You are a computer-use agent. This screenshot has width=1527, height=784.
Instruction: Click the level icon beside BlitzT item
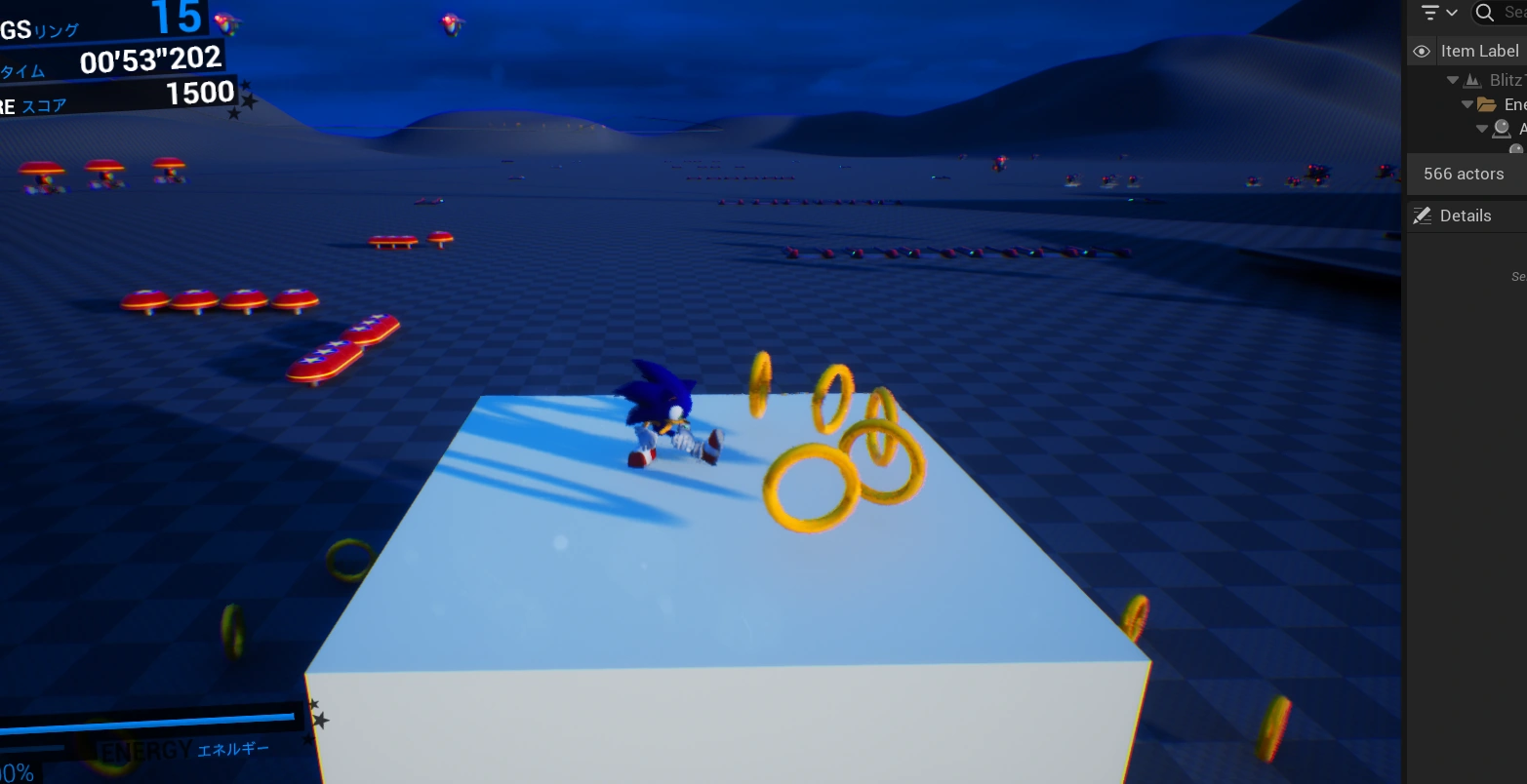point(1473,80)
